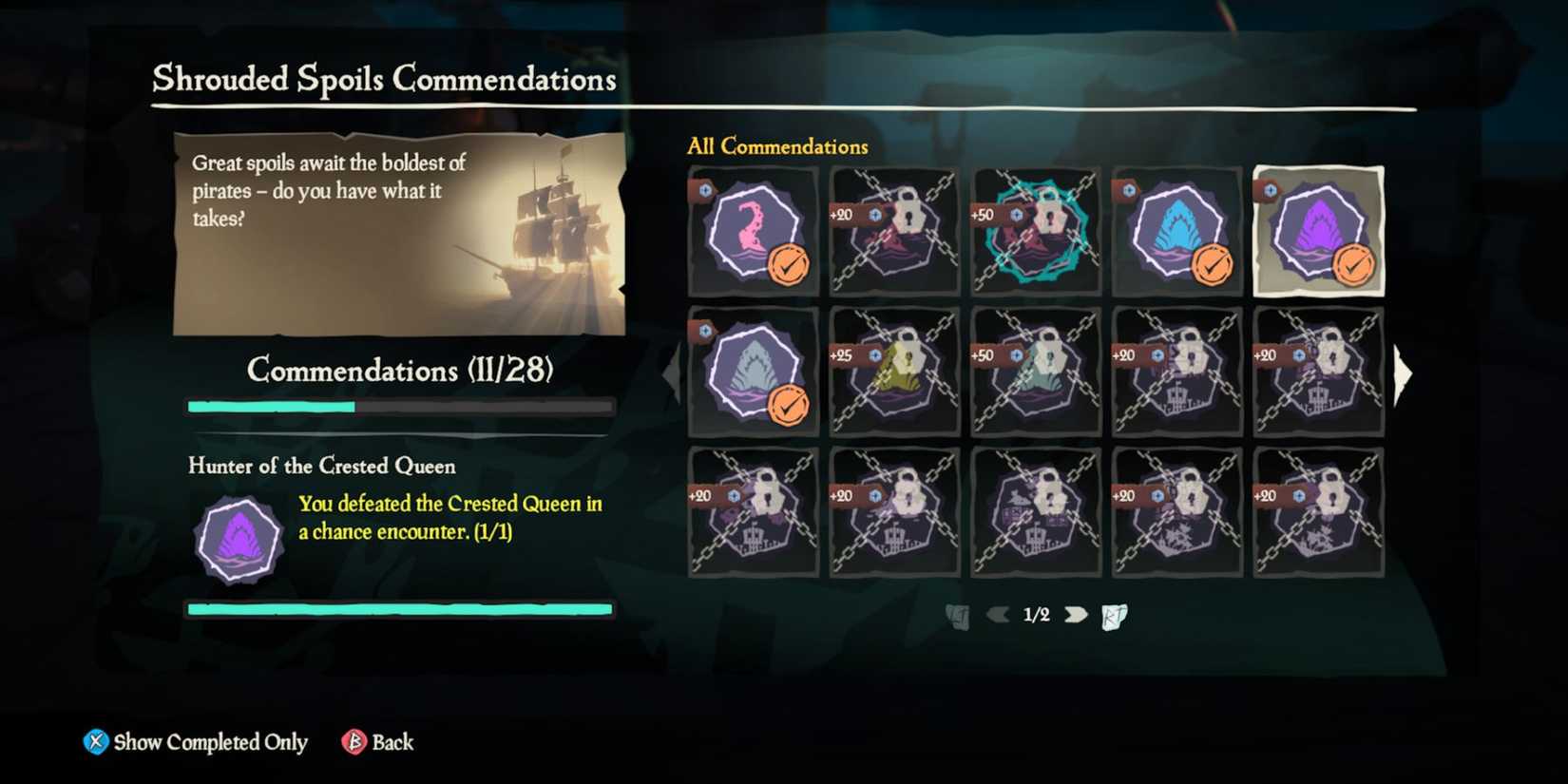Advance to page 2 with the right pagination arrow
Viewport: 1568px width, 784px height.
click(x=1077, y=615)
